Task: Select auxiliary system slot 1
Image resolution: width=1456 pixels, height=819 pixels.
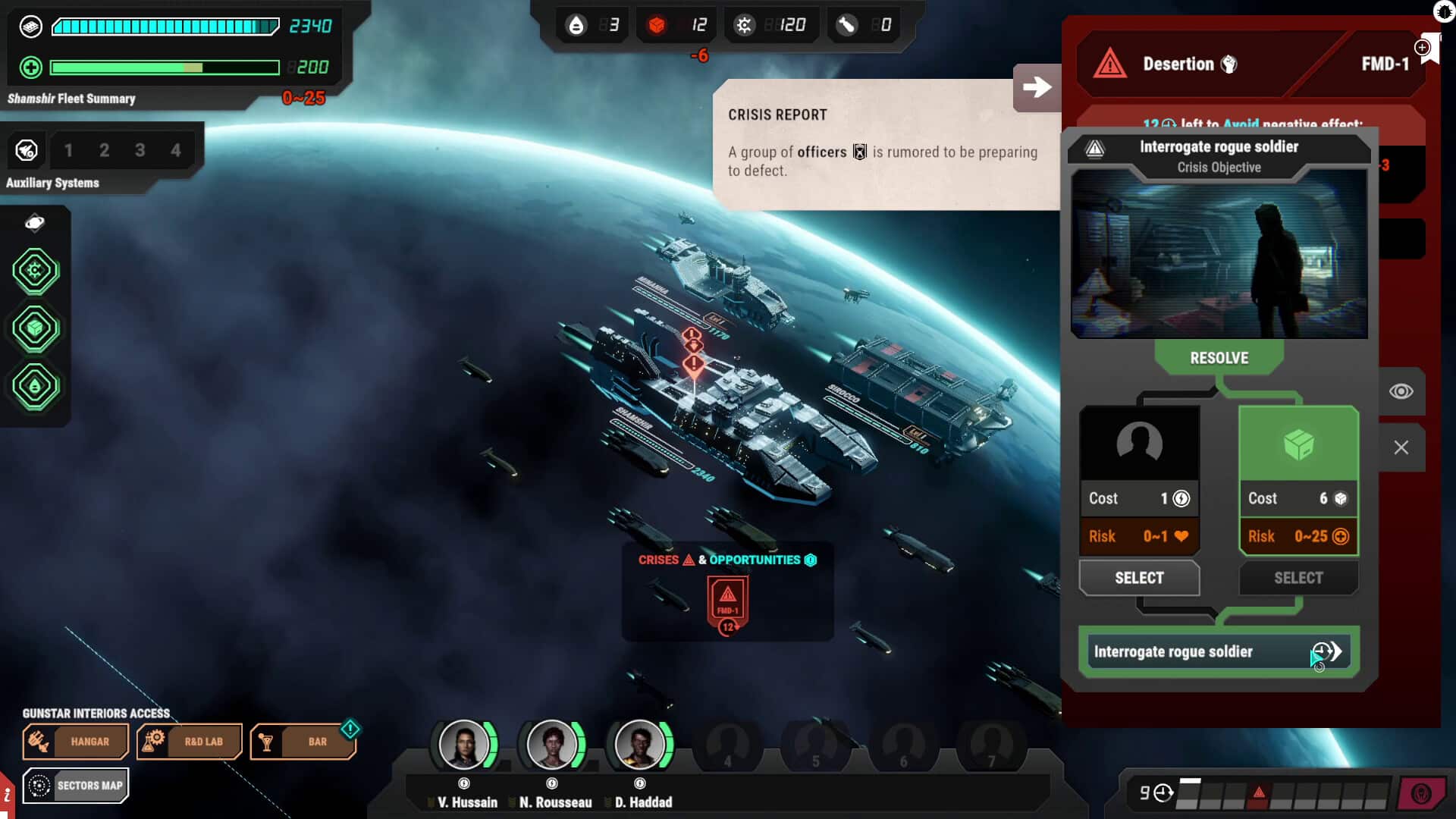Action: (x=68, y=150)
